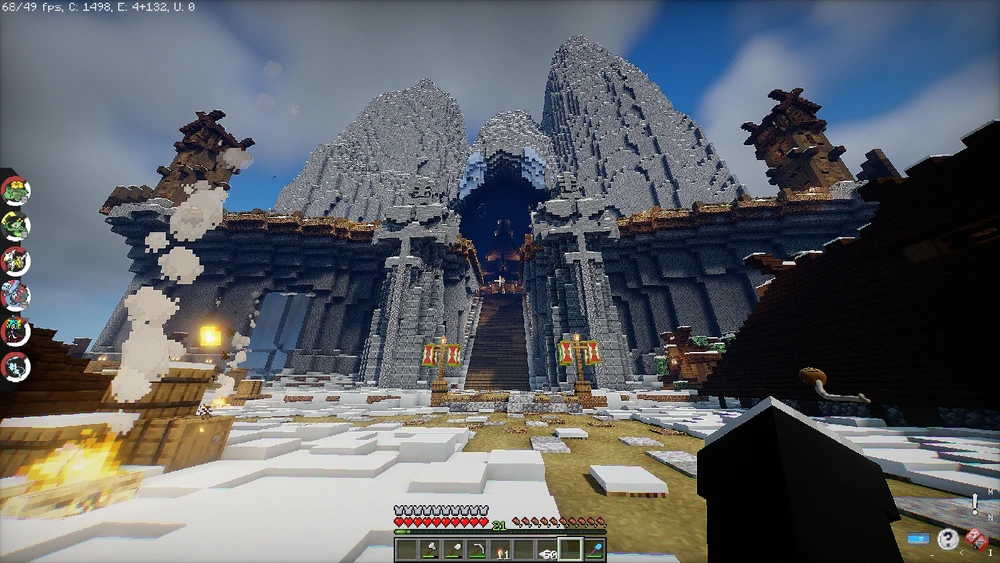
Task: Select the stack of 50 items slot
Action: coord(547,549)
